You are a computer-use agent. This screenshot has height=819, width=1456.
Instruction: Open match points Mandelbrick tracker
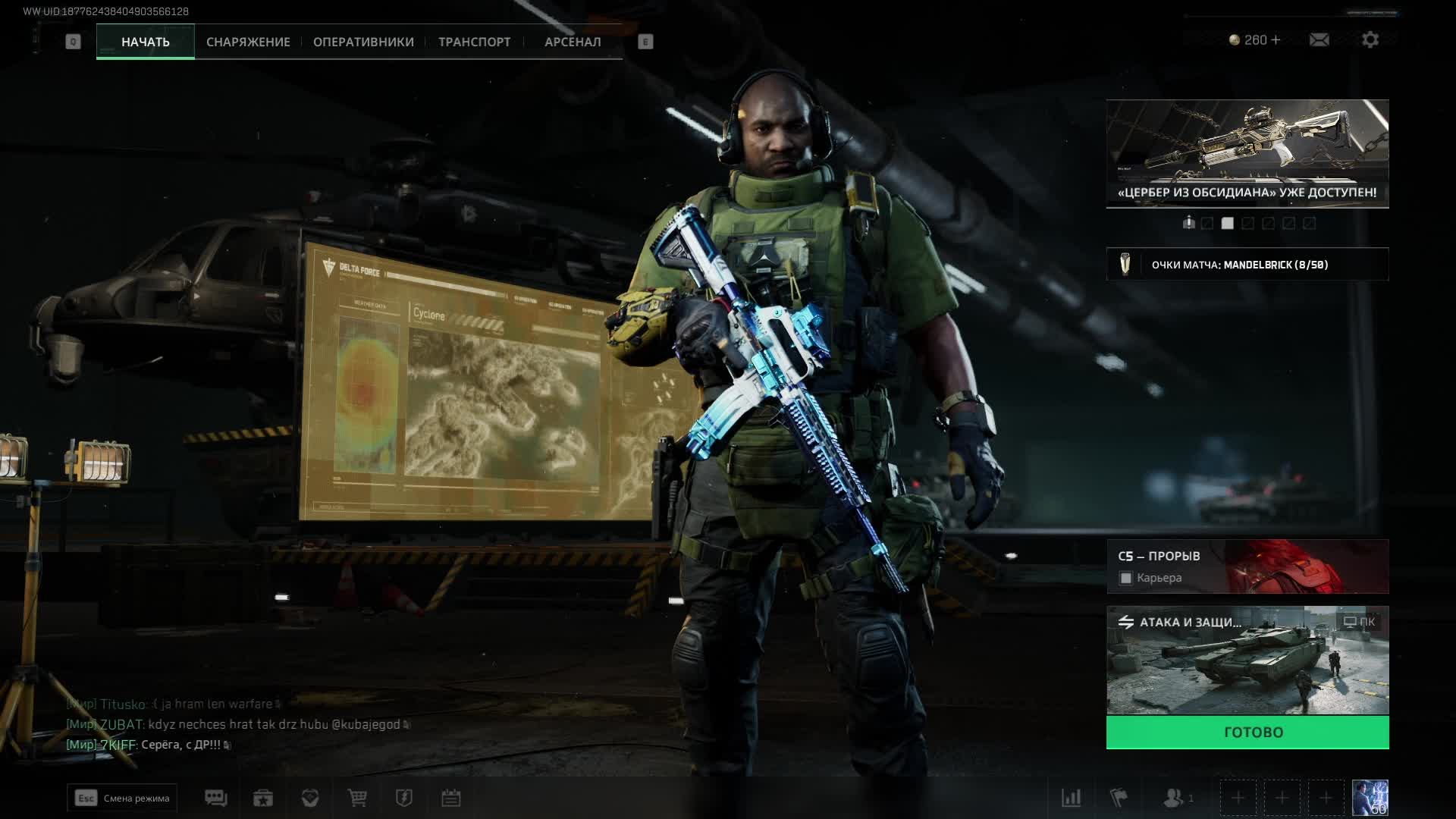point(1247,265)
